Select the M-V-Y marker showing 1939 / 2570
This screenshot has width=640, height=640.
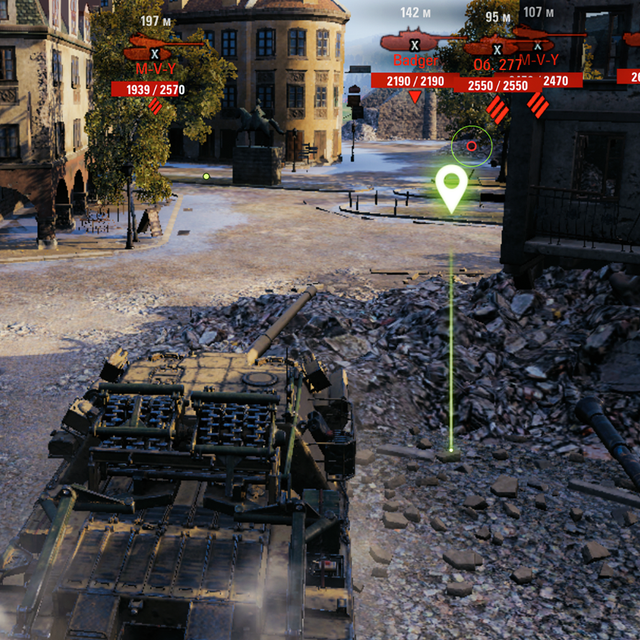click(x=154, y=50)
